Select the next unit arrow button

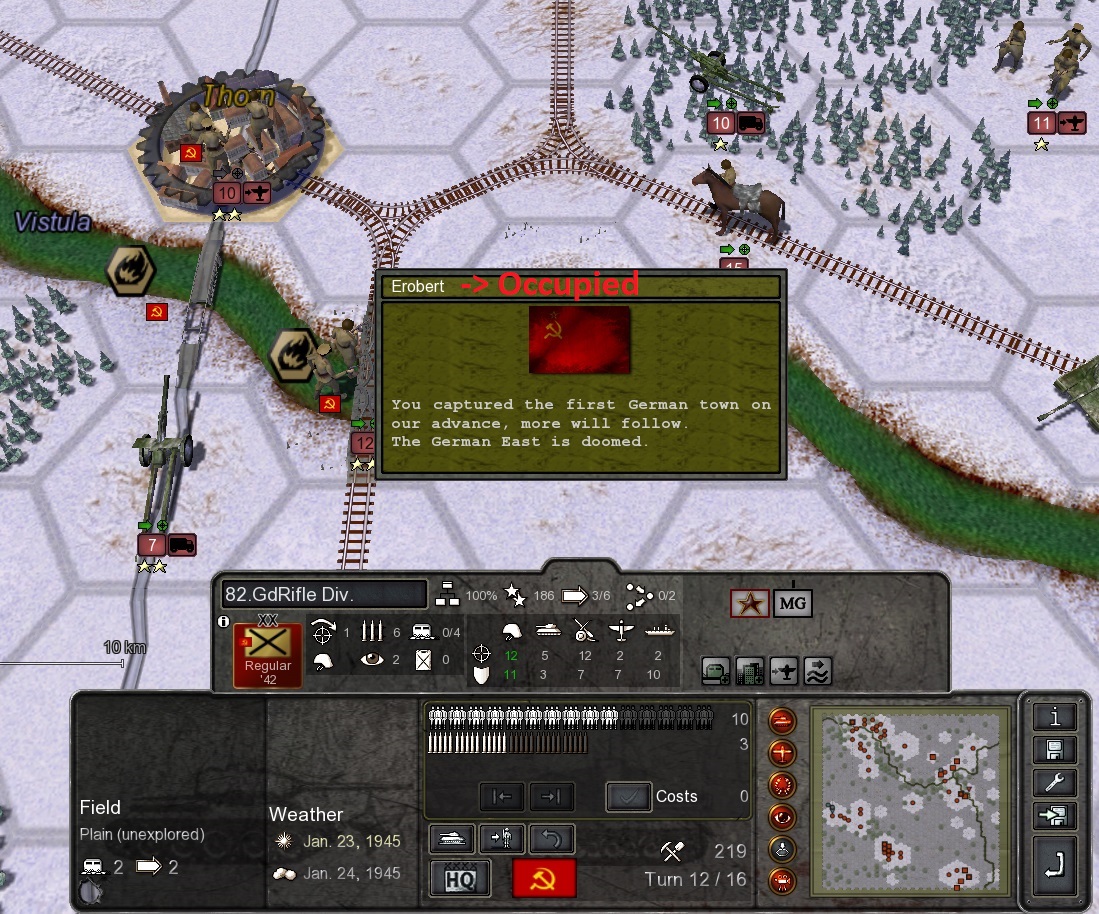[x=551, y=796]
